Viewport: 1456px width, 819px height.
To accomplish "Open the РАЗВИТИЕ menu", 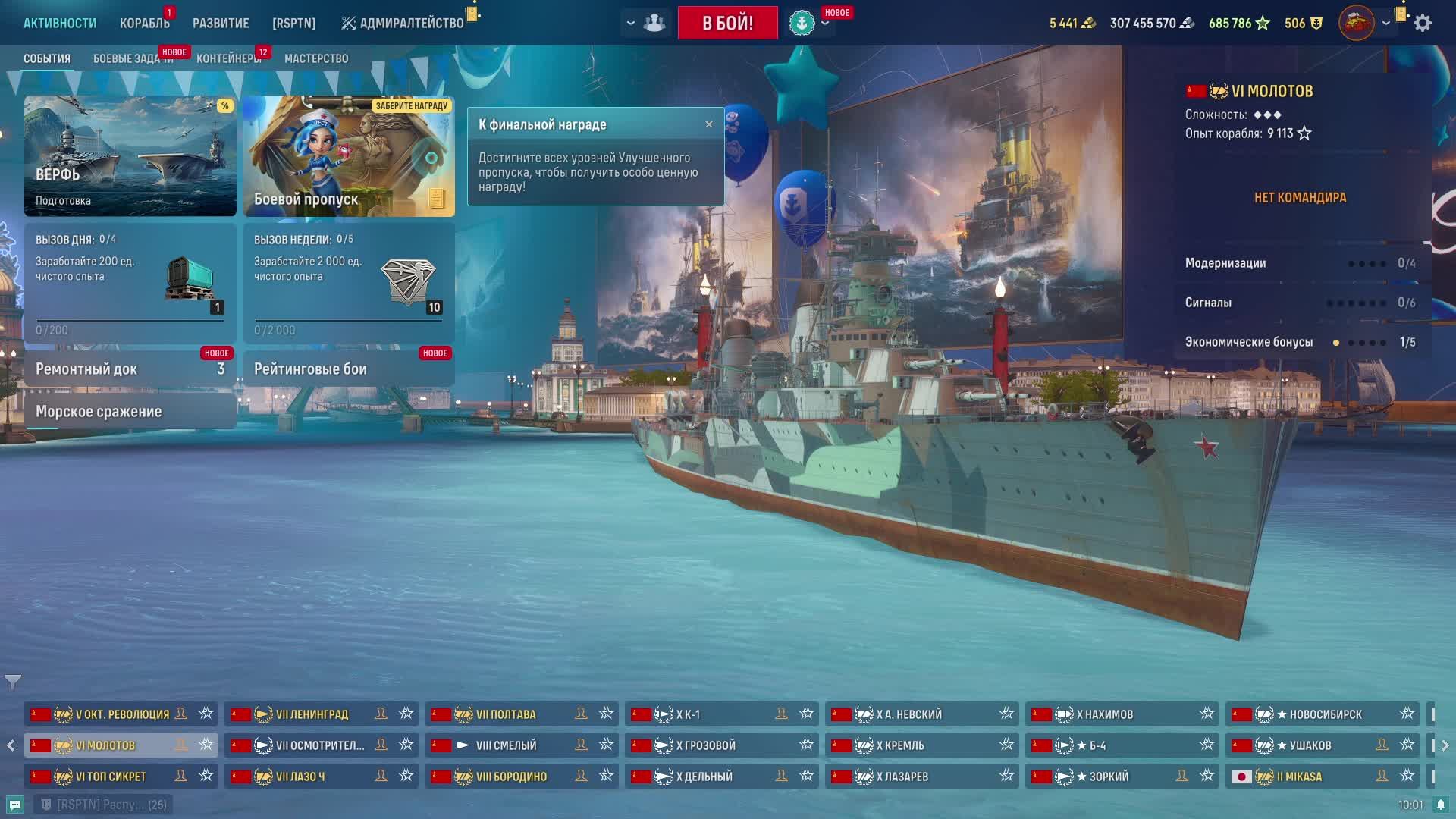I will point(221,24).
